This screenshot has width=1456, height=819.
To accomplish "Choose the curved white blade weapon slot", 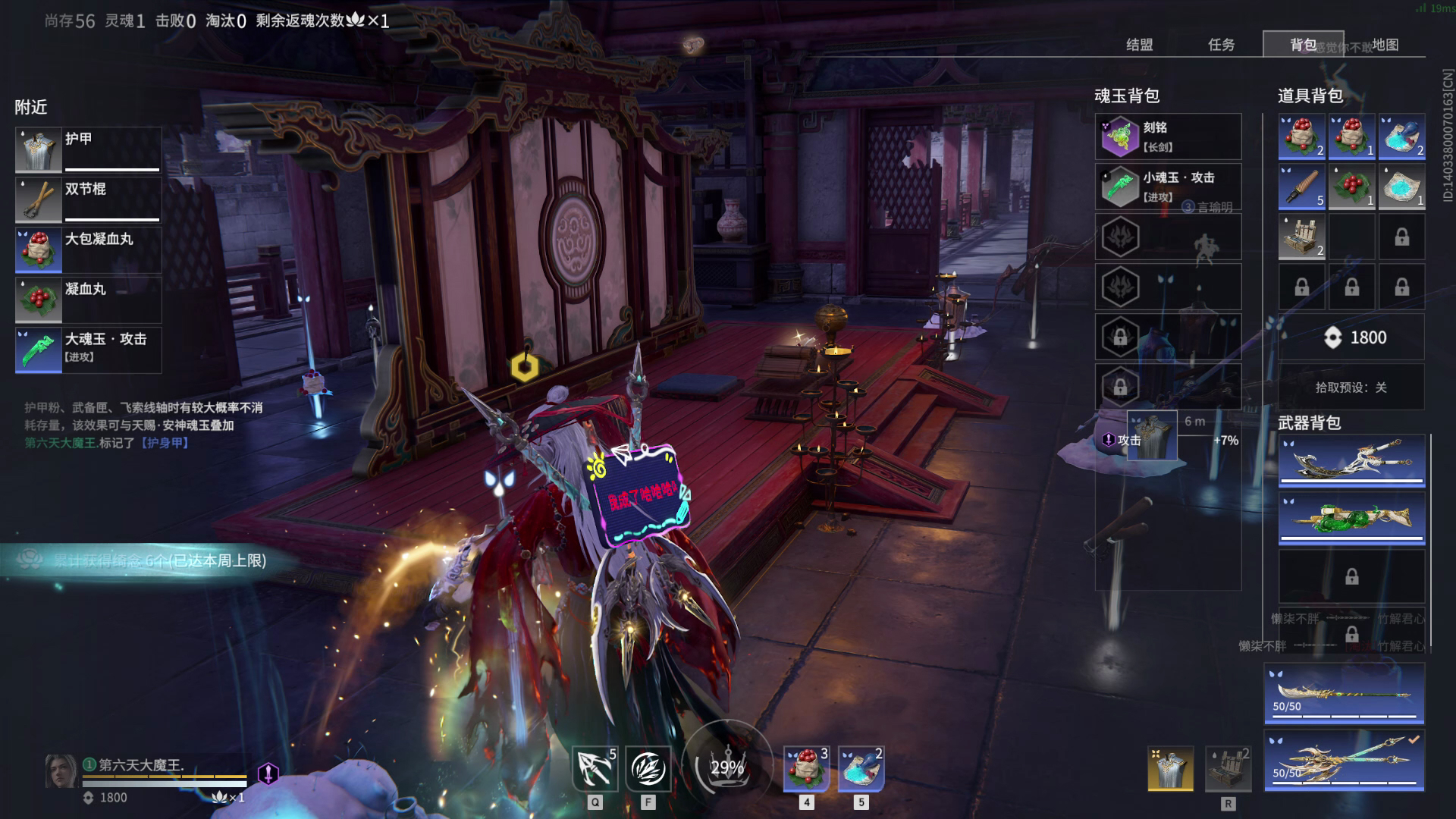I will point(1351,460).
